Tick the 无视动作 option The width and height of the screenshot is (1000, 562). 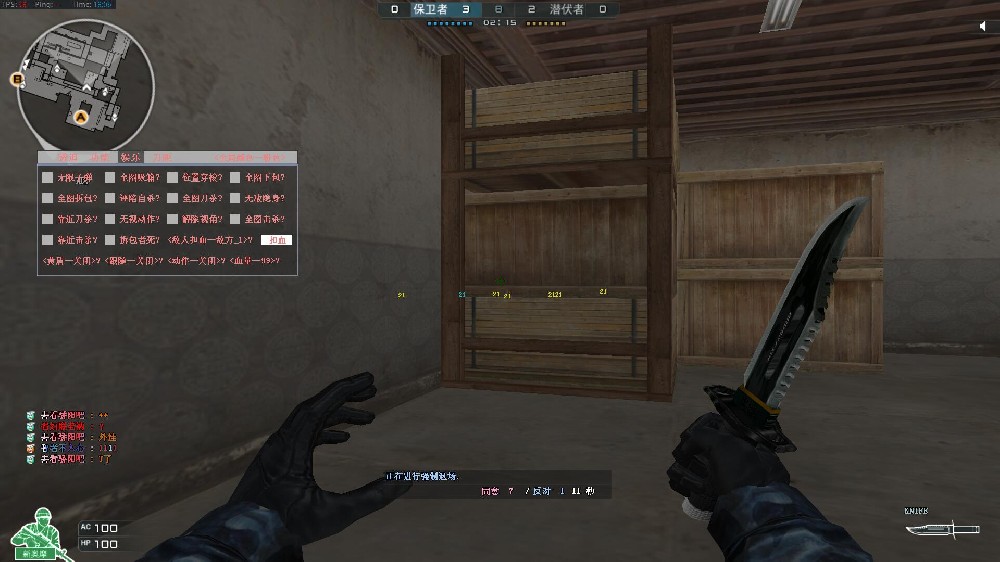pos(110,219)
